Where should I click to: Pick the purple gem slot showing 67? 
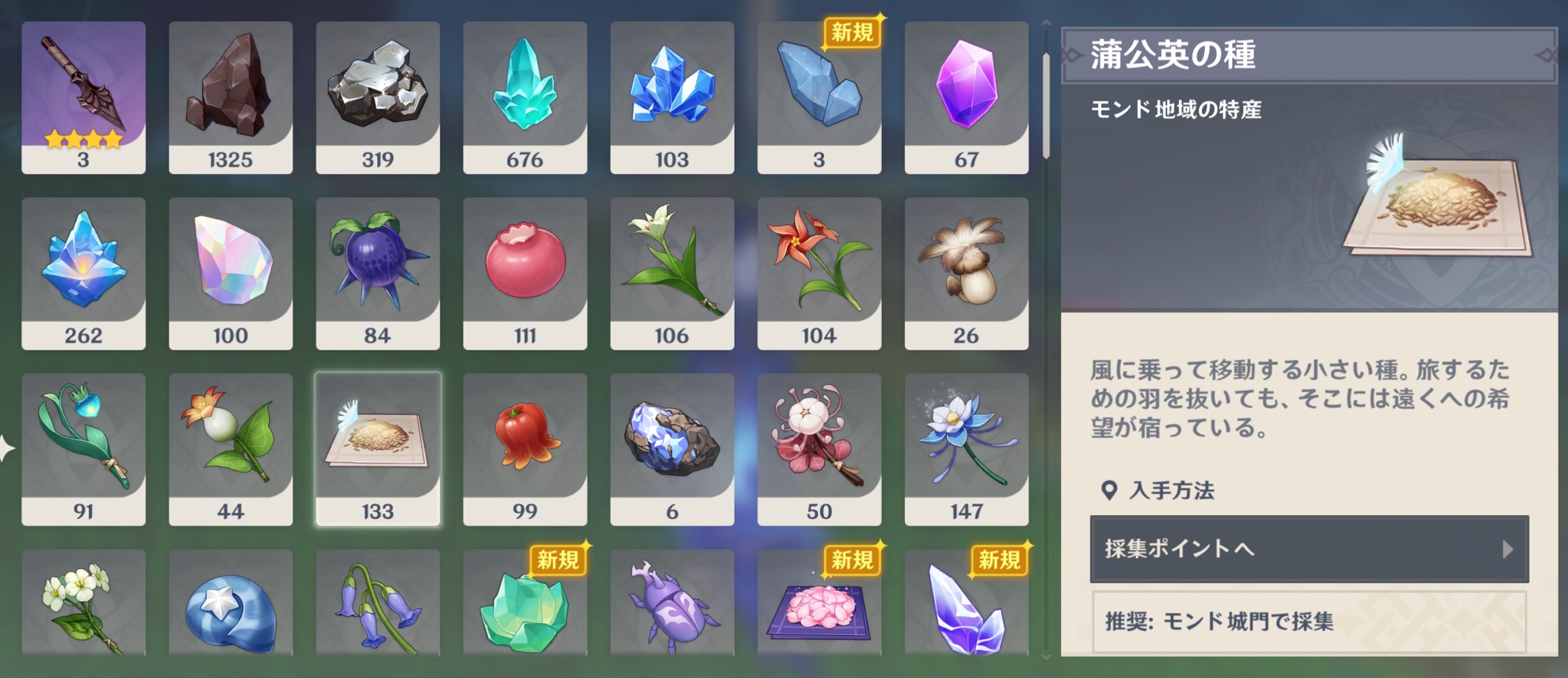966,96
